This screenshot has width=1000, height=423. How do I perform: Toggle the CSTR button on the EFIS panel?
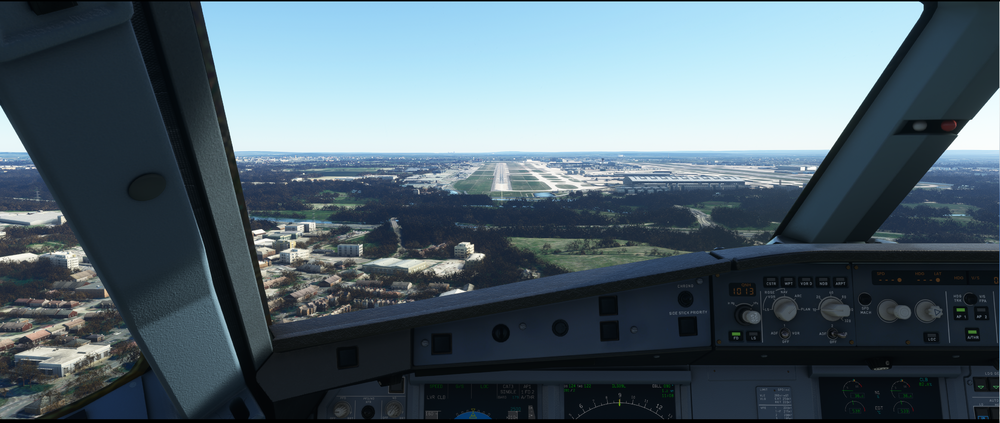(771, 282)
